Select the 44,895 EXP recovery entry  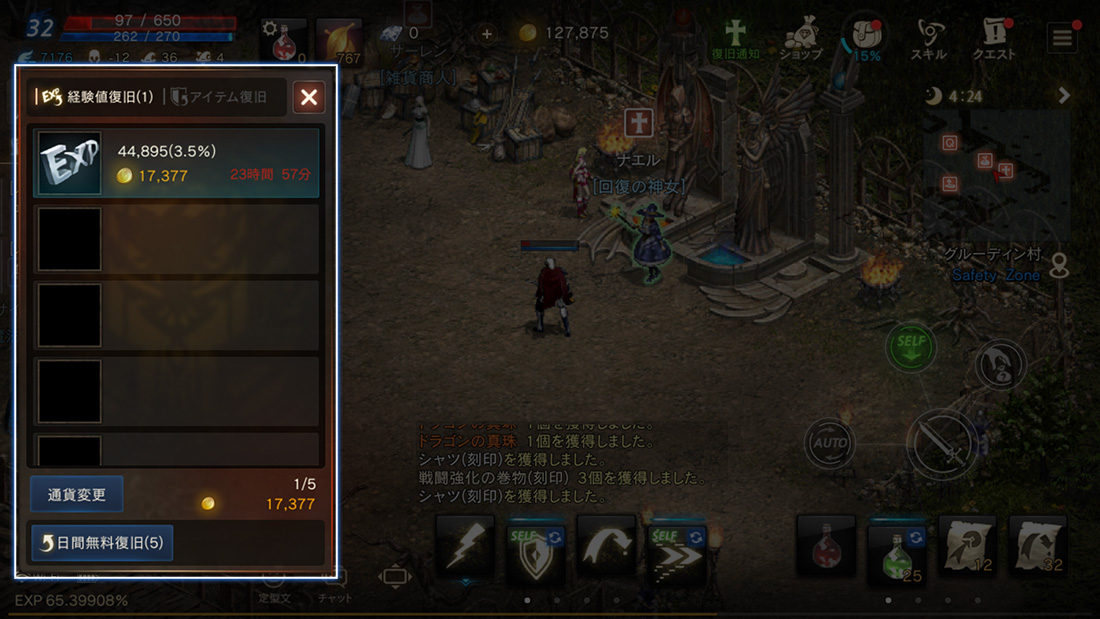(176, 162)
